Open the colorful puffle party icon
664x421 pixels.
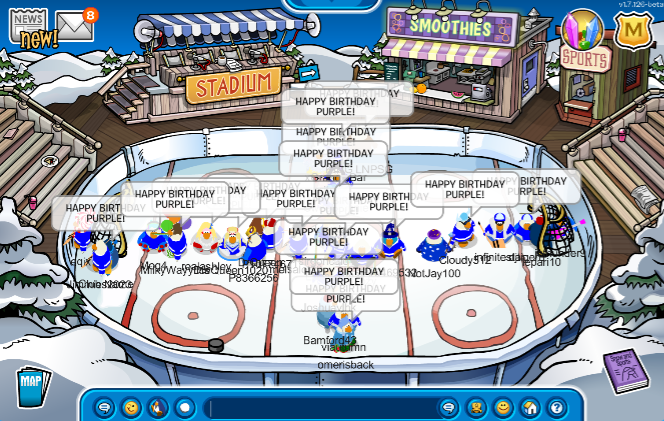point(582,31)
